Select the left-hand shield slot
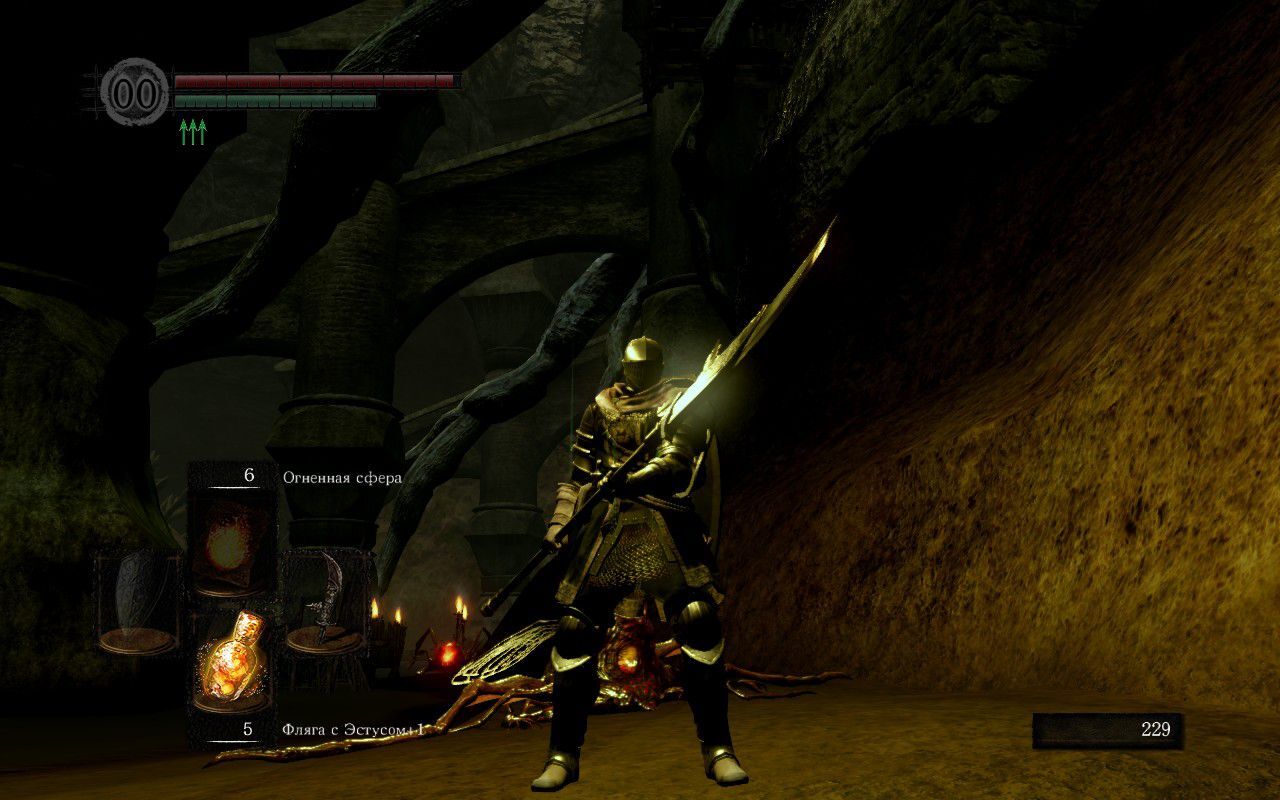Image resolution: width=1280 pixels, height=800 pixels. point(139,600)
